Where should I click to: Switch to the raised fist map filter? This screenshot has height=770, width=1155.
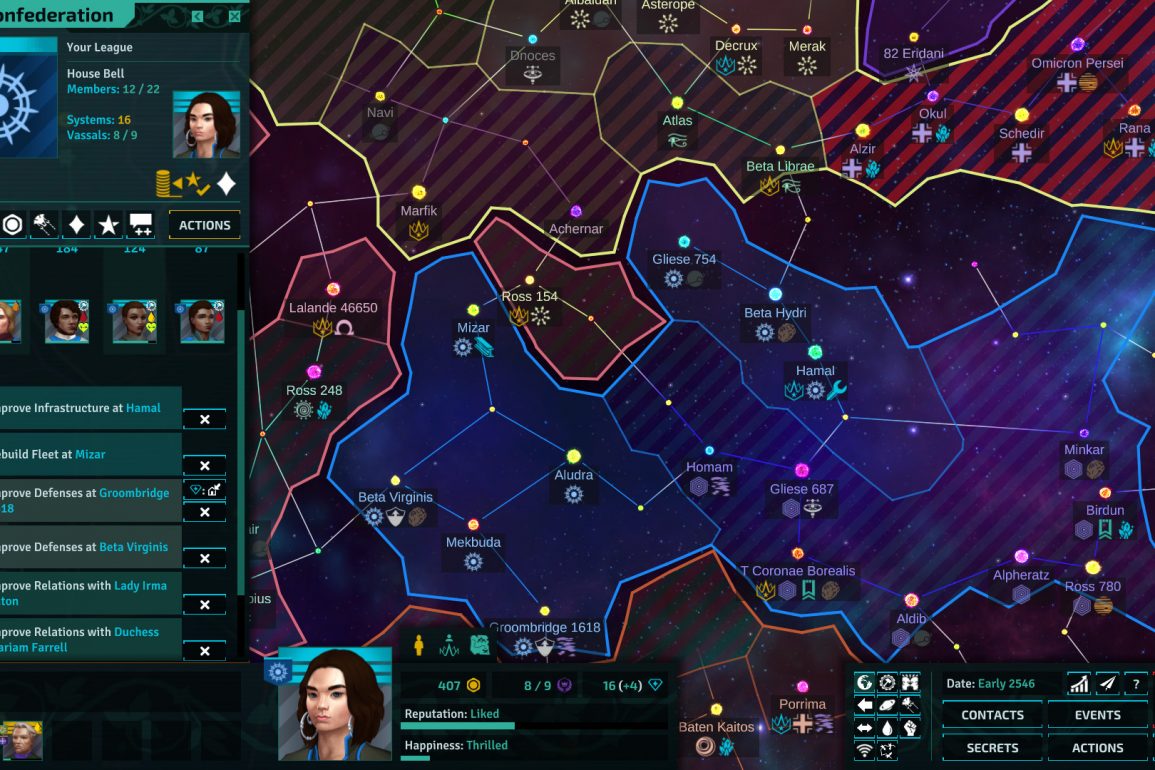[910, 727]
